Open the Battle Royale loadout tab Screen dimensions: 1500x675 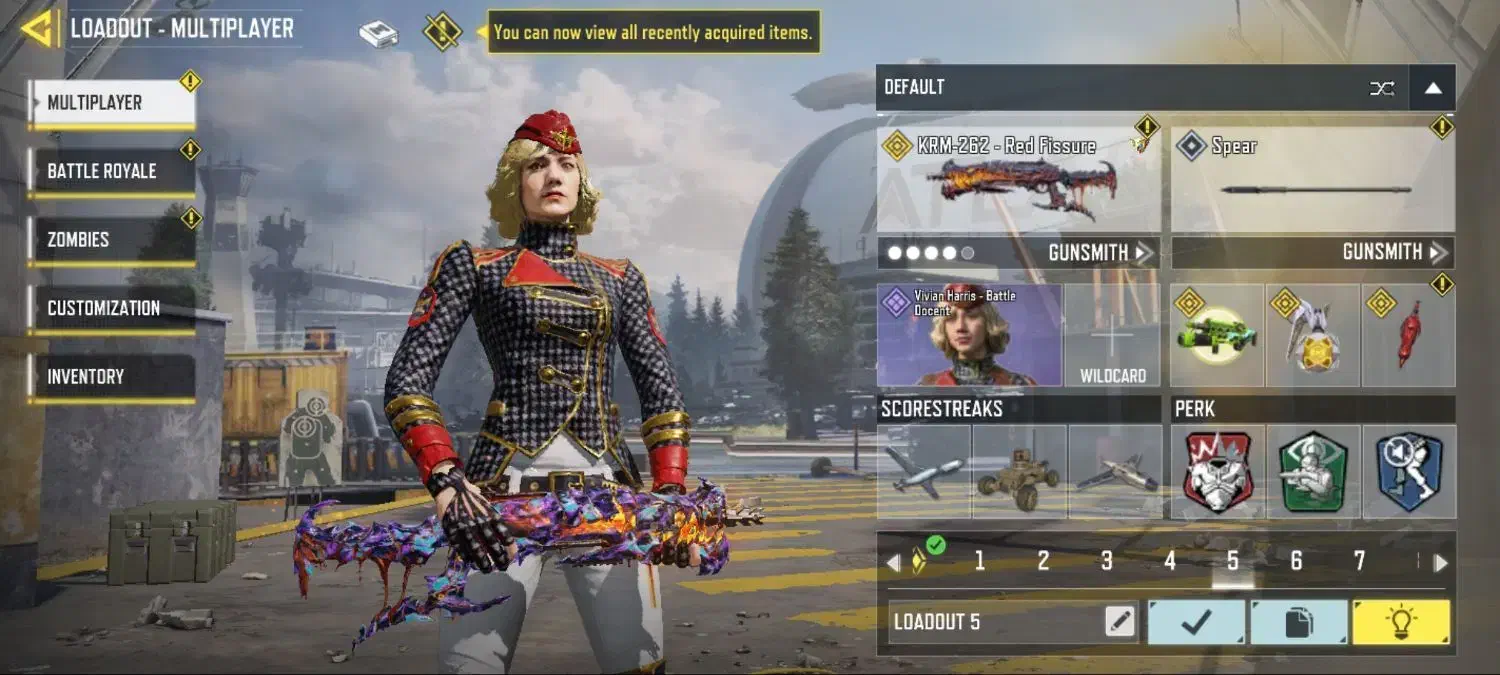point(112,171)
